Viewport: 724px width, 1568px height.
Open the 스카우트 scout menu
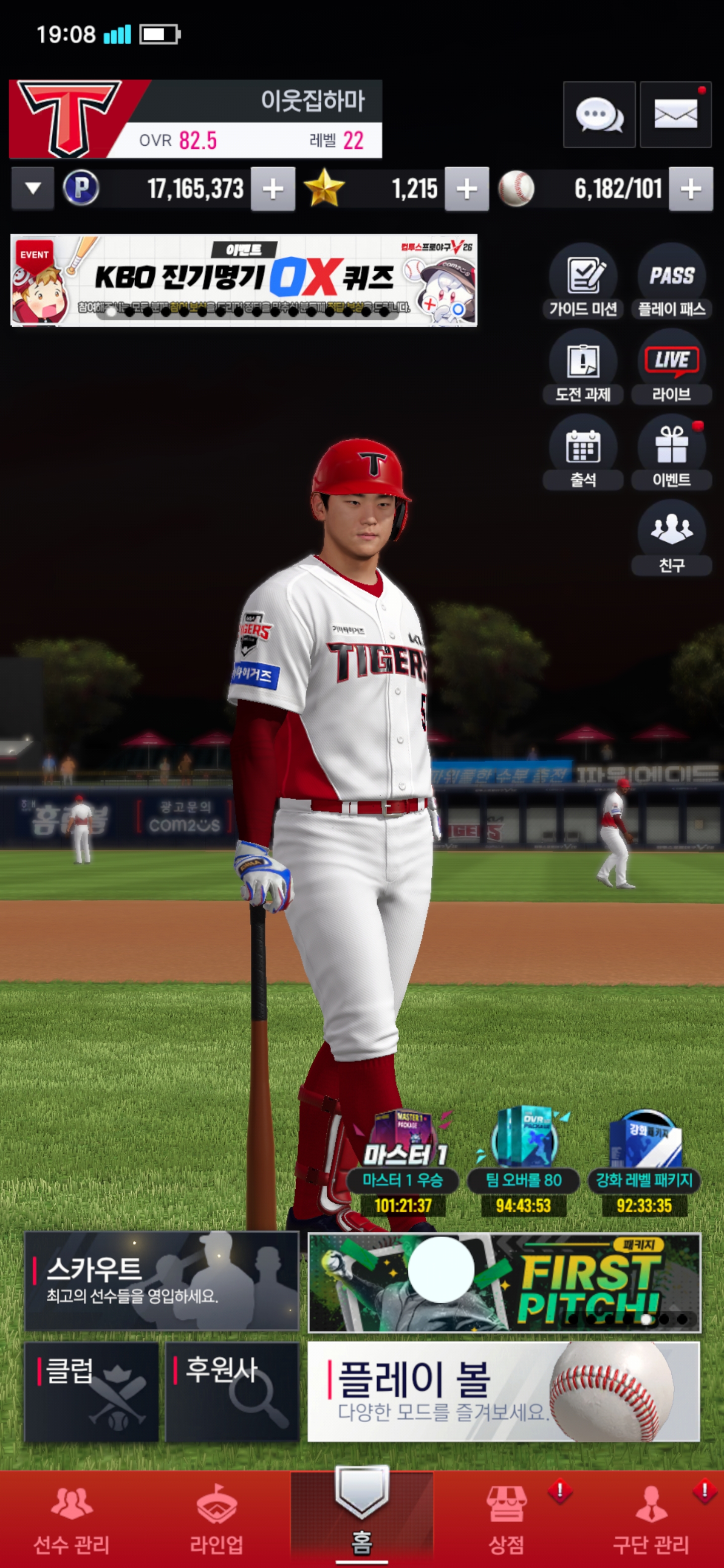pyautogui.click(x=161, y=1281)
